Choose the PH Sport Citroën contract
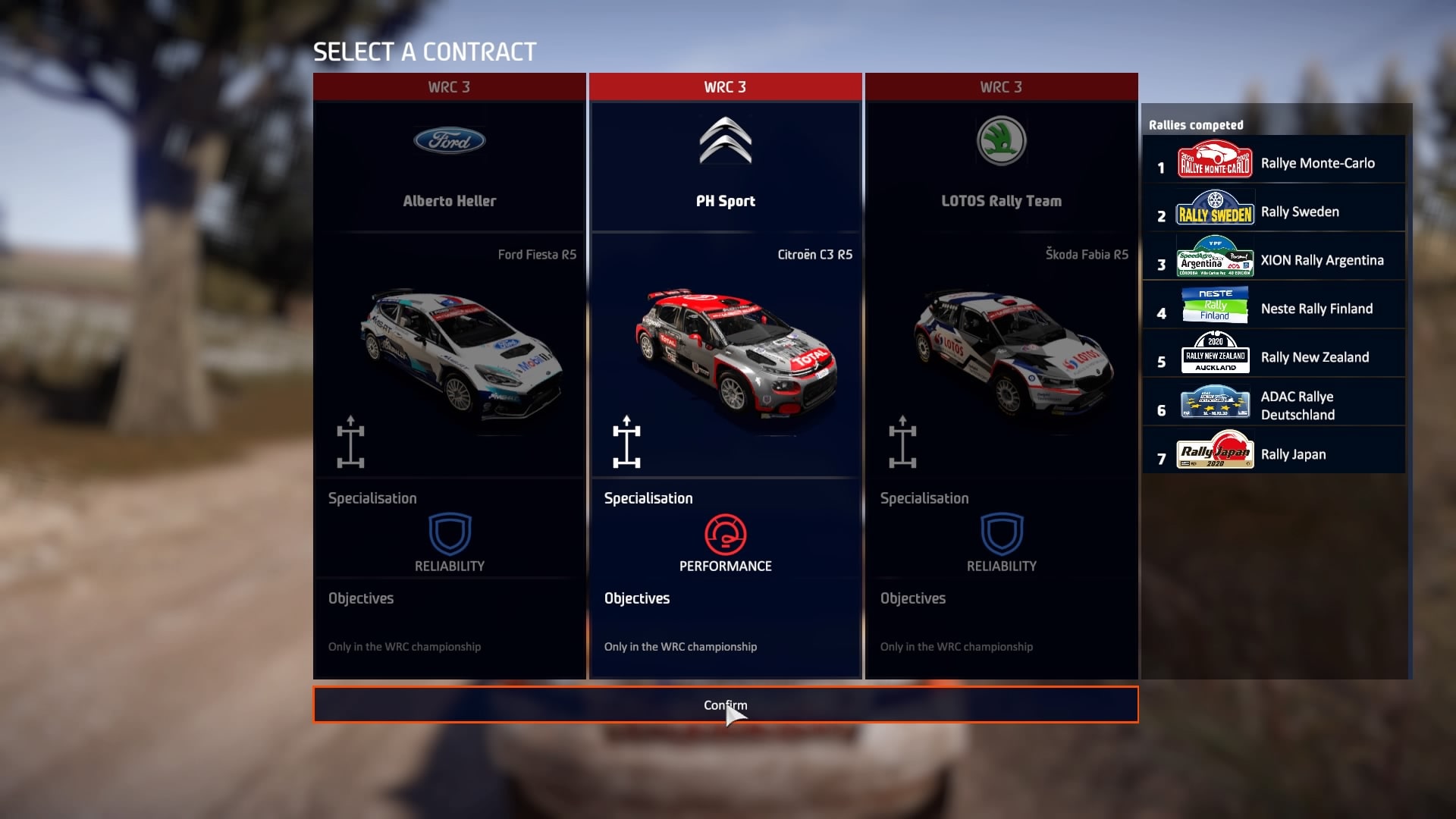This screenshot has width=1456, height=819. (725, 201)
